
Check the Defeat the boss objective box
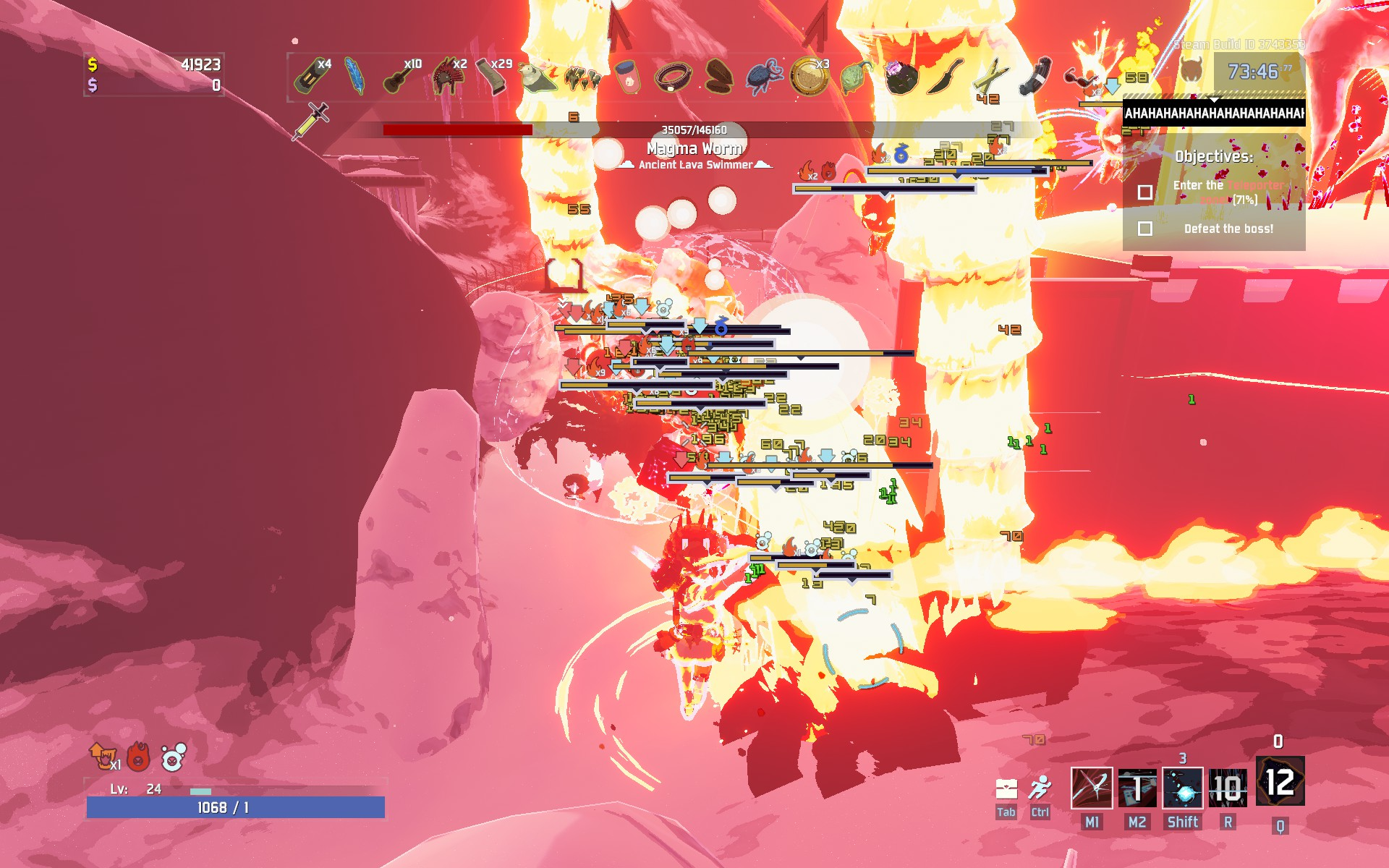click(x=1144, y=229)
